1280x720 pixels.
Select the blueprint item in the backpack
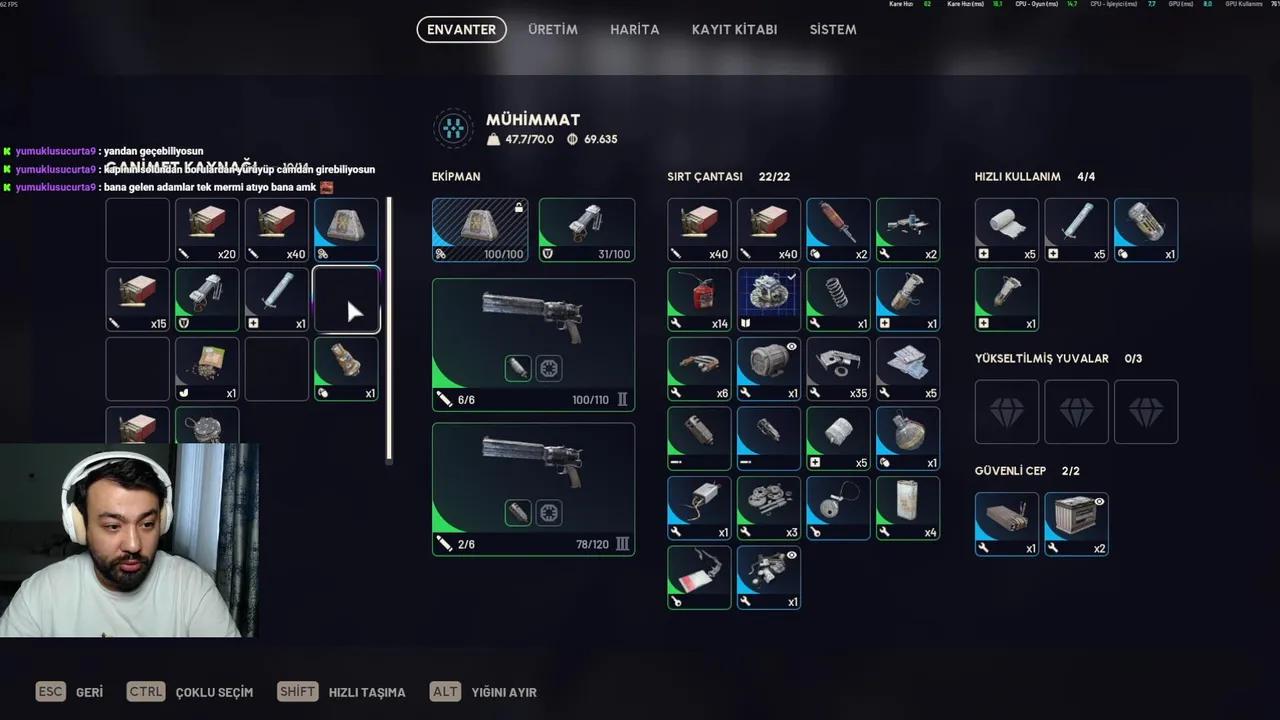[x=769, y=299]
